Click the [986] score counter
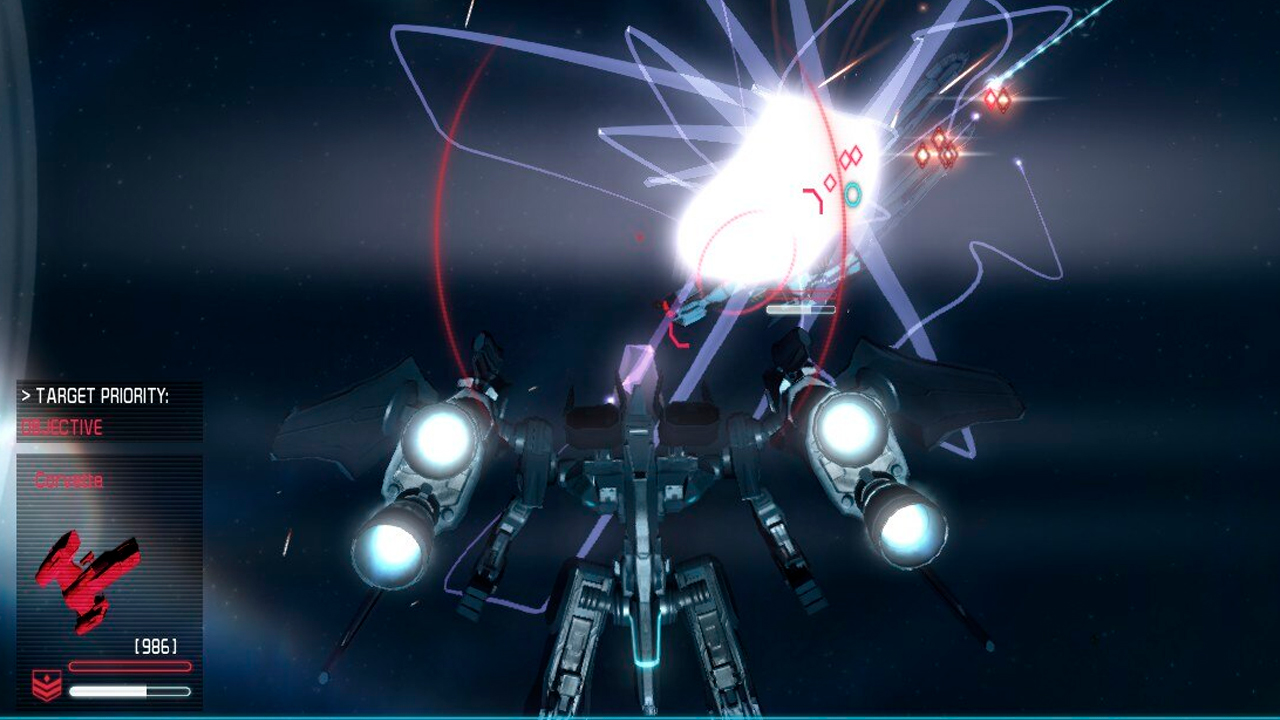Screen dimensions: 1280x720 (x=153, y=644)
